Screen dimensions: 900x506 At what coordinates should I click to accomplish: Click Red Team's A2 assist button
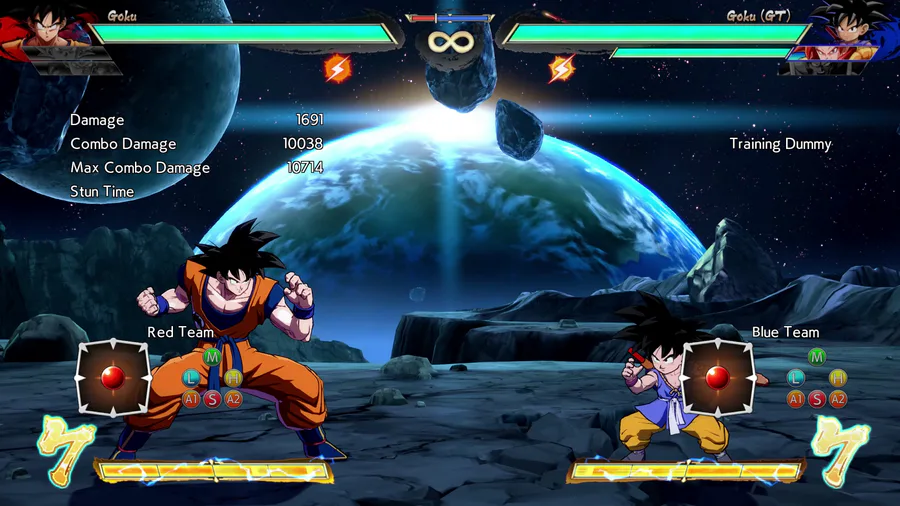[233, 399]
